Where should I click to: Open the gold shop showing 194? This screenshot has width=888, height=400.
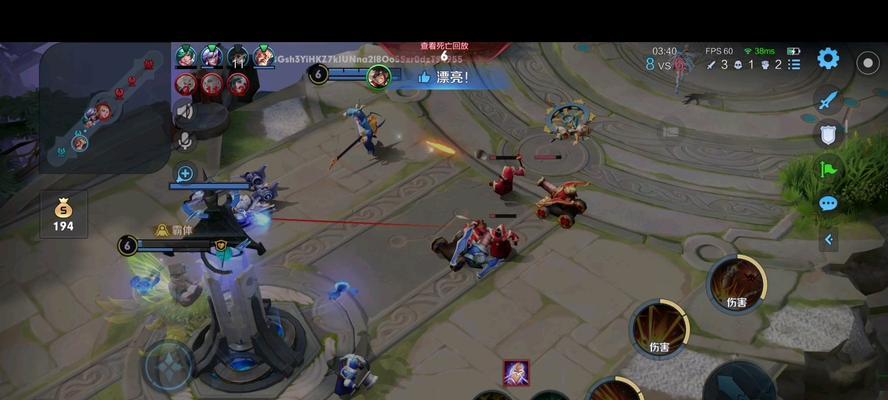tap(63, 214)
